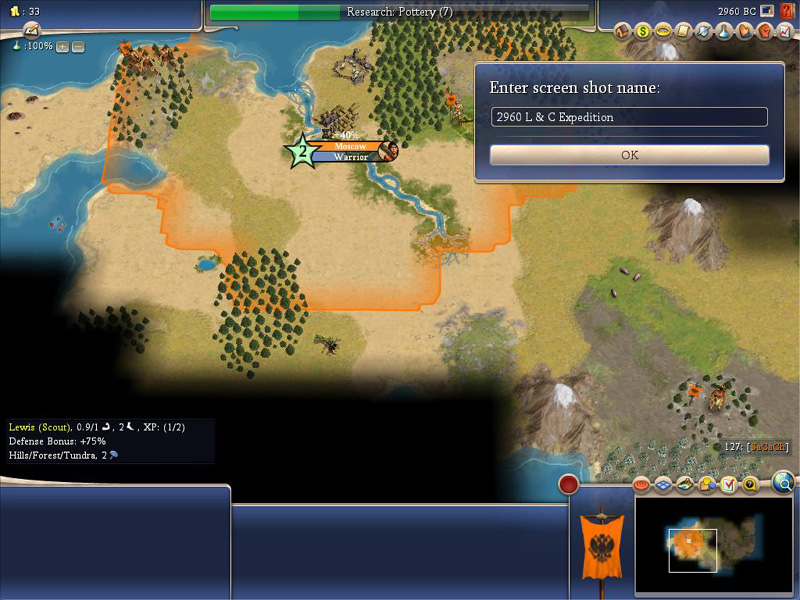Open the victory conditions fist icon
The height and width of the screenshot is (600, 800).
click(765, 31)
